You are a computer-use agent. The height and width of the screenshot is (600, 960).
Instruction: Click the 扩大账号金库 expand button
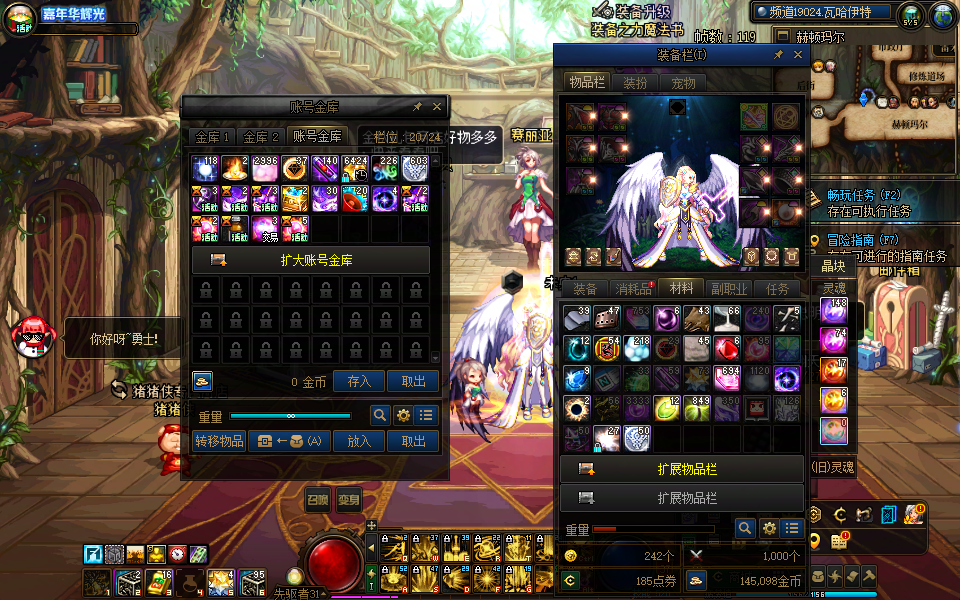pos(311,260)
